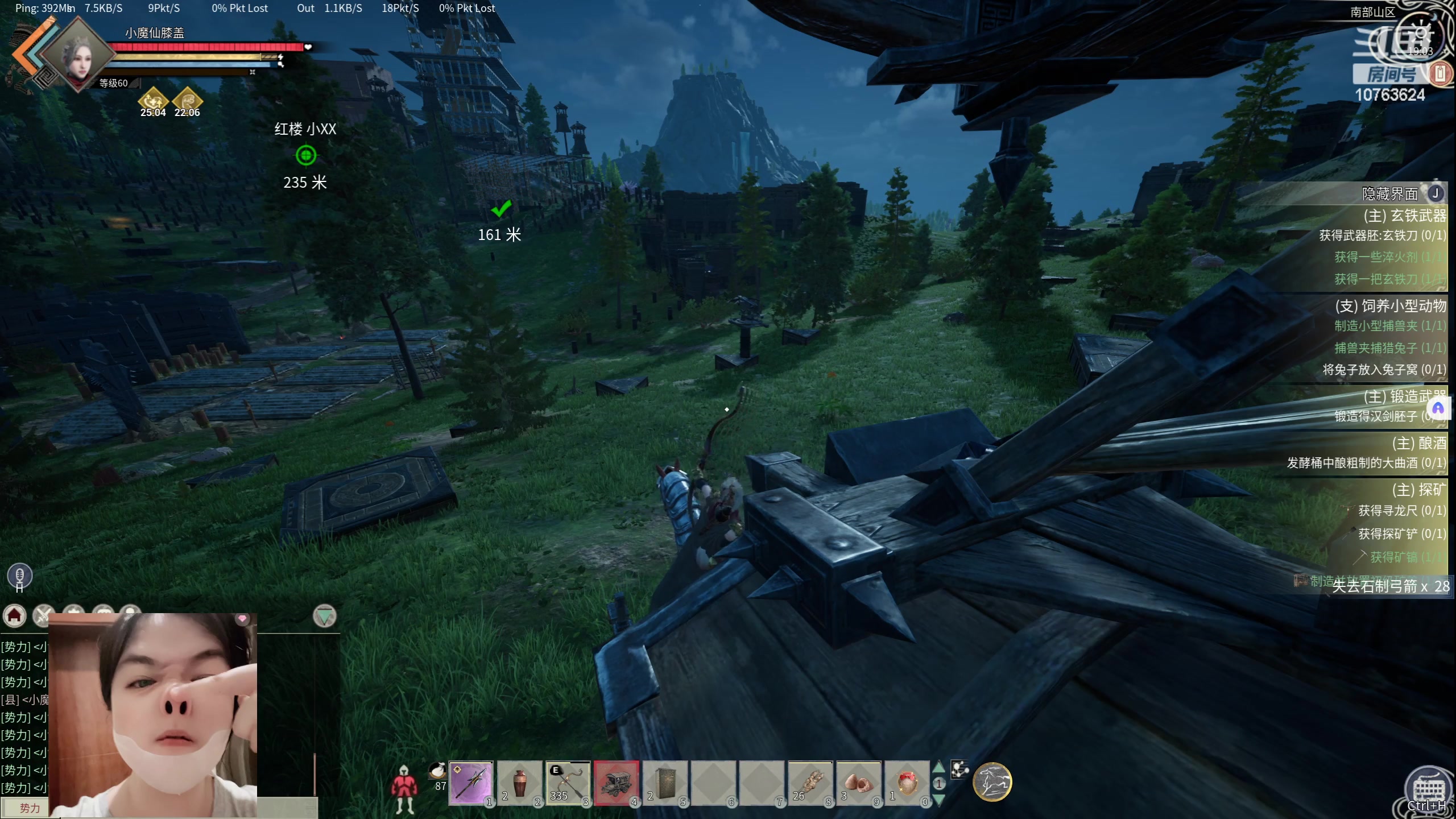This screenshot has height=819, width=1456.
Task: Choose the wooden cabinet hotbar slot
Action: coord(665,783)
